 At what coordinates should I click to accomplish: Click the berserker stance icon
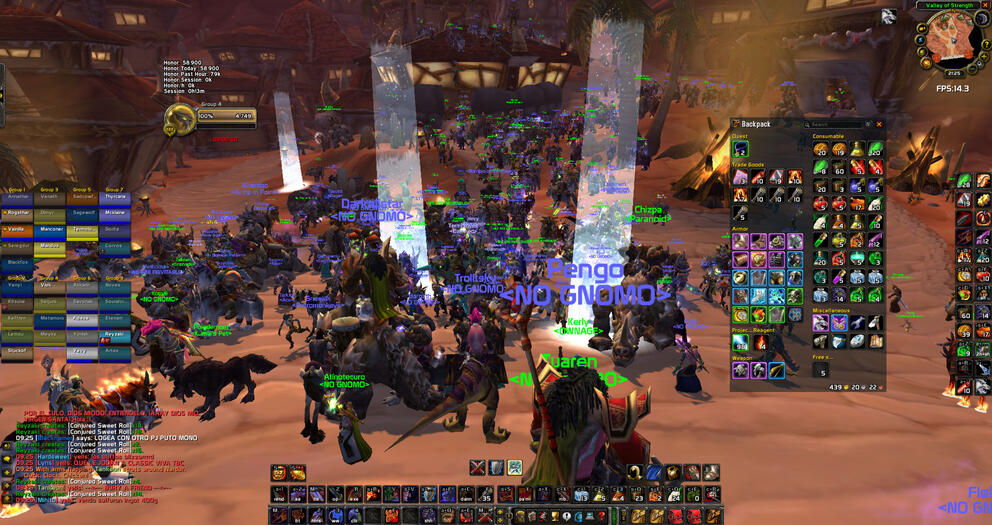coord(514,467)
